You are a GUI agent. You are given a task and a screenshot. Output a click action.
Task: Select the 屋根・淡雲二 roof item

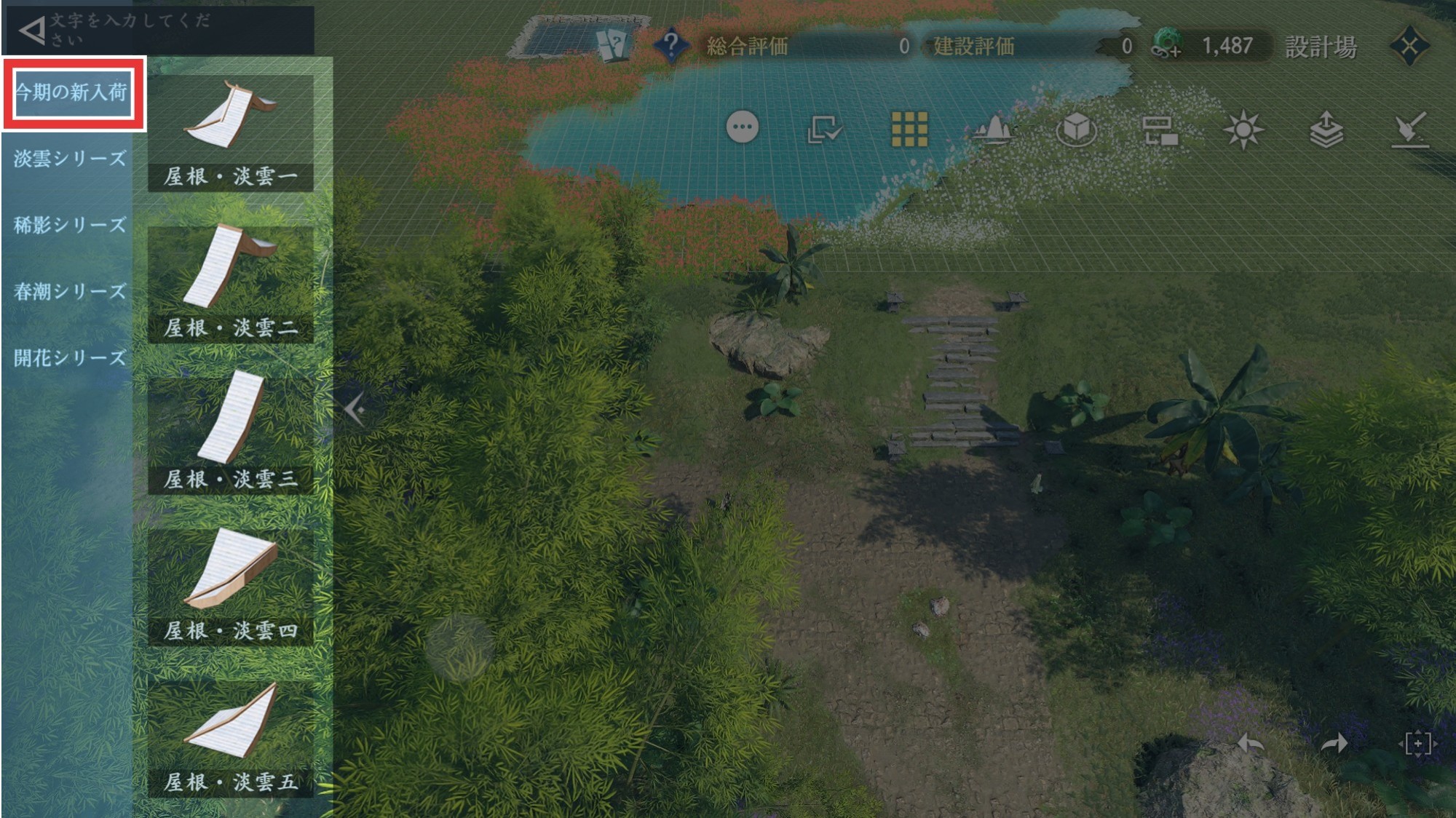[231, 284]
